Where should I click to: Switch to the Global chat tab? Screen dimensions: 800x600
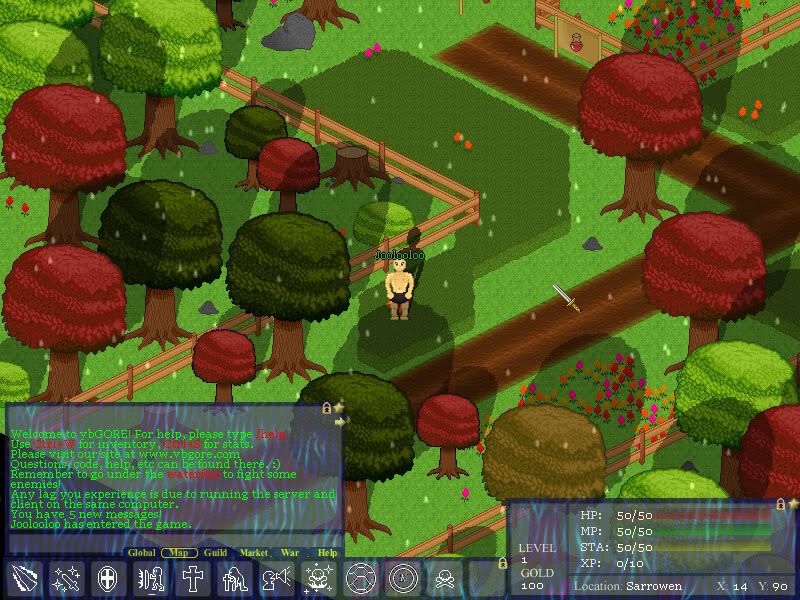click(x=141, y=552)
